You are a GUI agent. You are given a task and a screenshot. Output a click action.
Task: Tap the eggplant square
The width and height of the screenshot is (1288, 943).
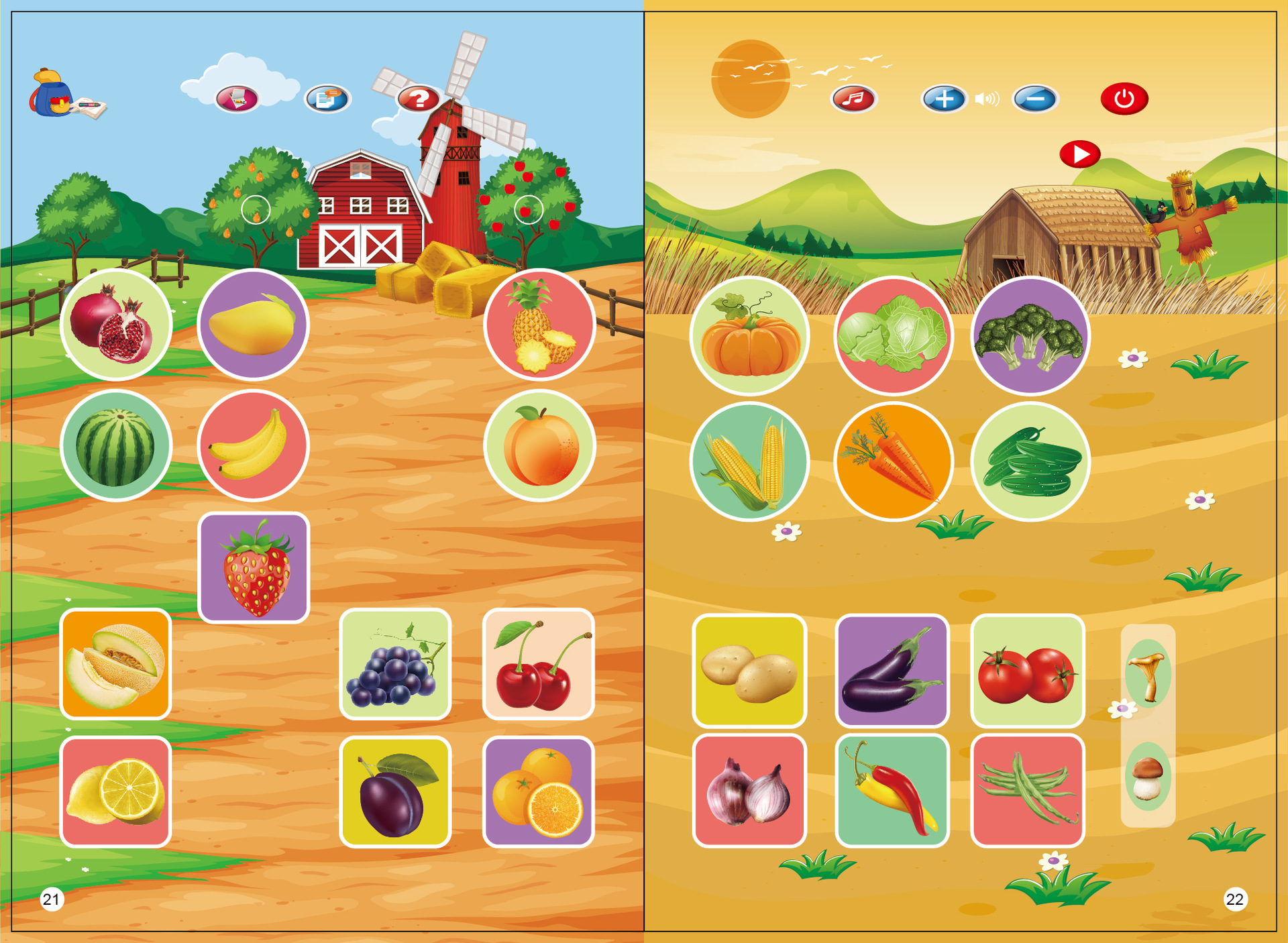click(x=892, y=671)
